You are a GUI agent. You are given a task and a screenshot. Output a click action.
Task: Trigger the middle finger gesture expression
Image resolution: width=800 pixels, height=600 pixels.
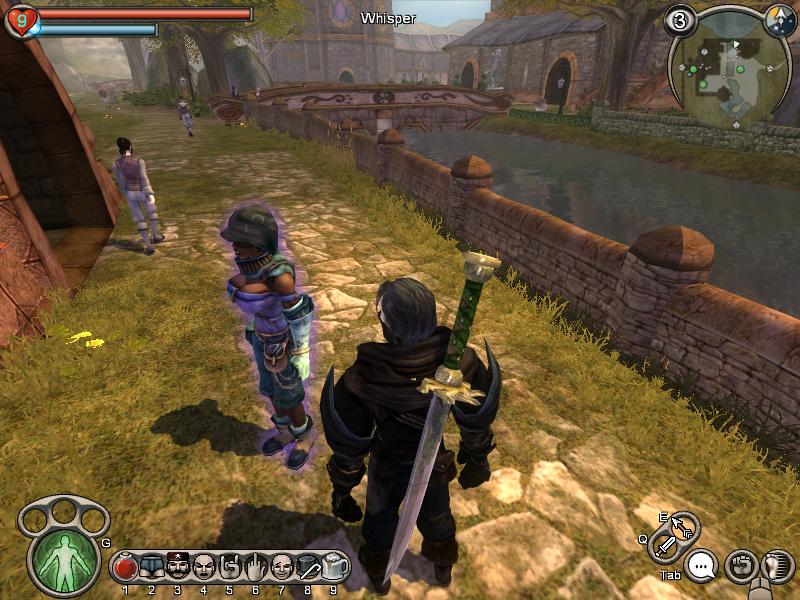point(256,568)
